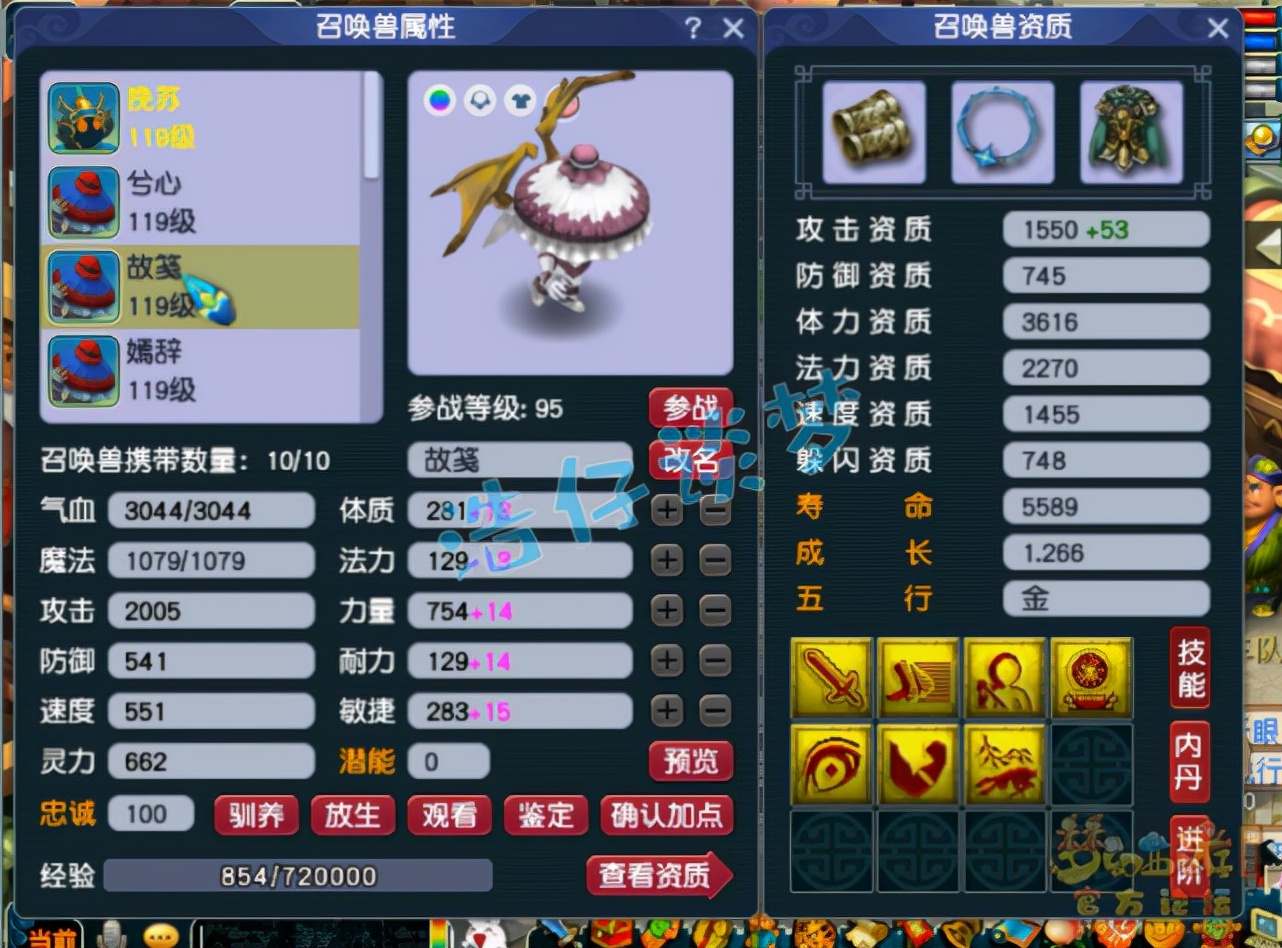Switch to the 技能 panel on the right
Screen dimensions: 1282x948
point(1190,666)
